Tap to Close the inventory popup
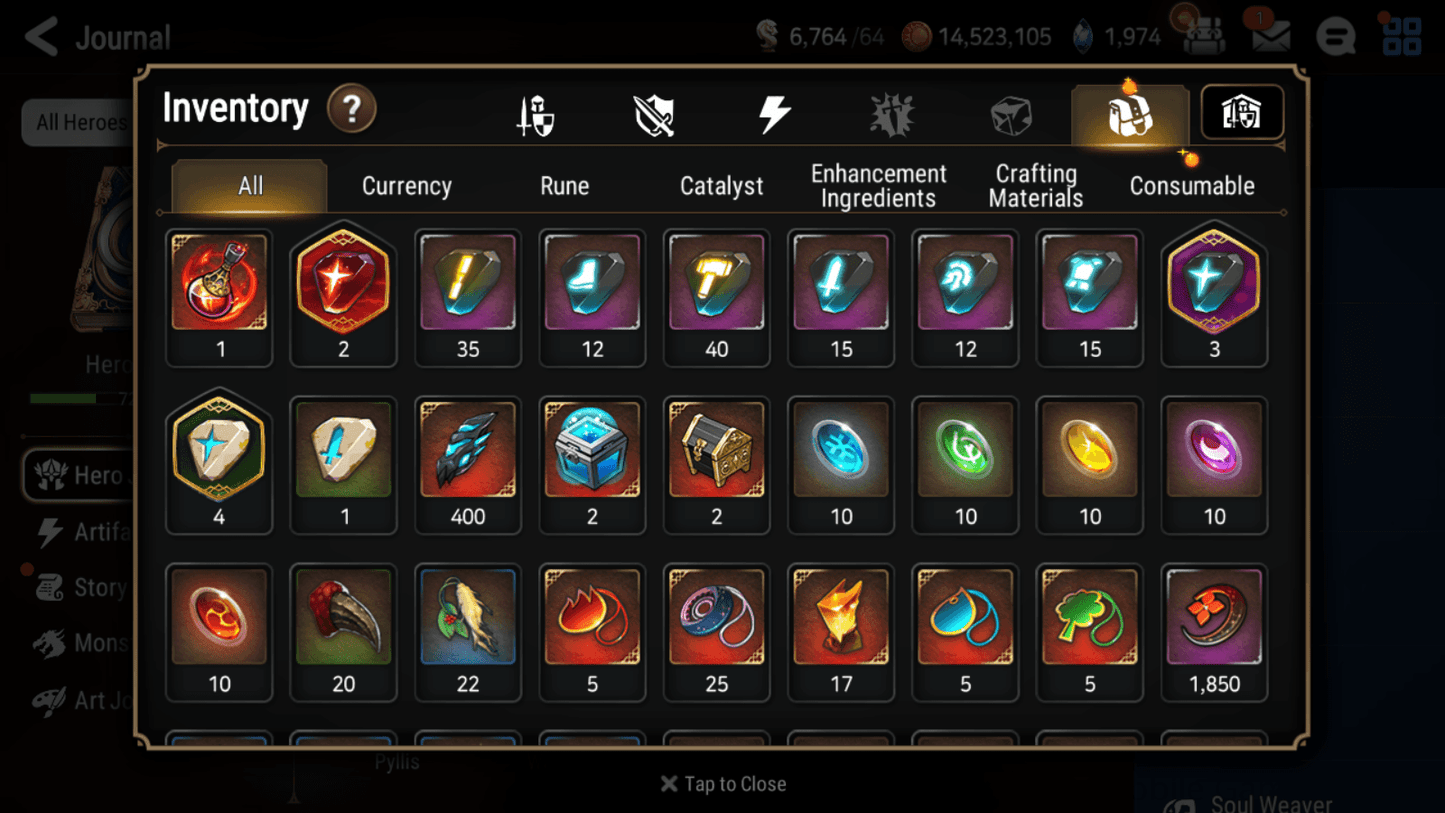Screen dimensions: 1445x813 pyautogui.click(x=722, y=784)
